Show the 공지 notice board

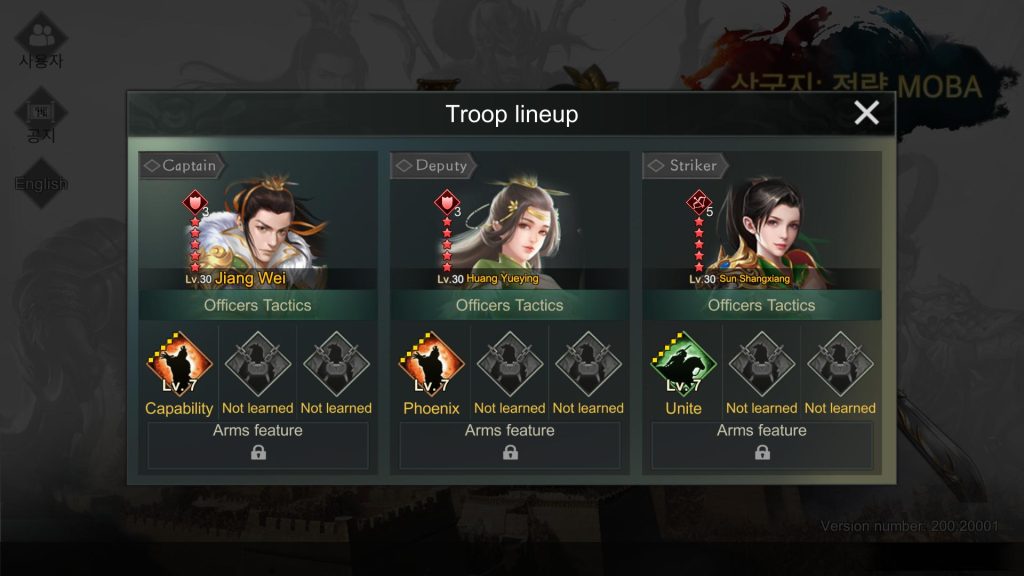pos(41,117)
